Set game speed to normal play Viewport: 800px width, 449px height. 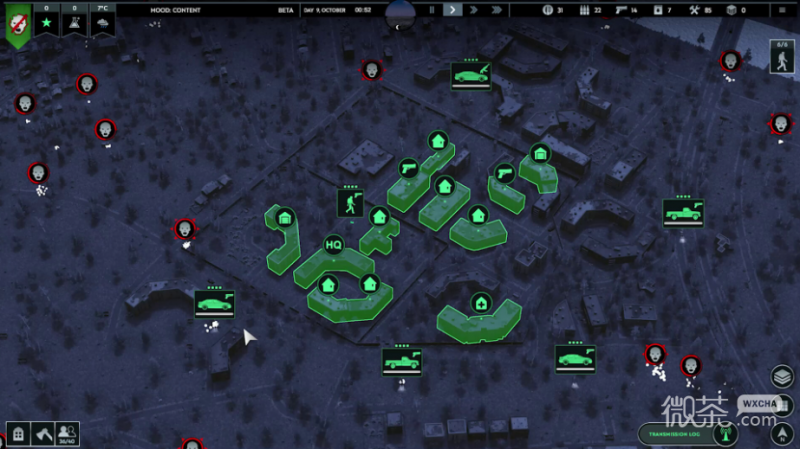[453, 10]
